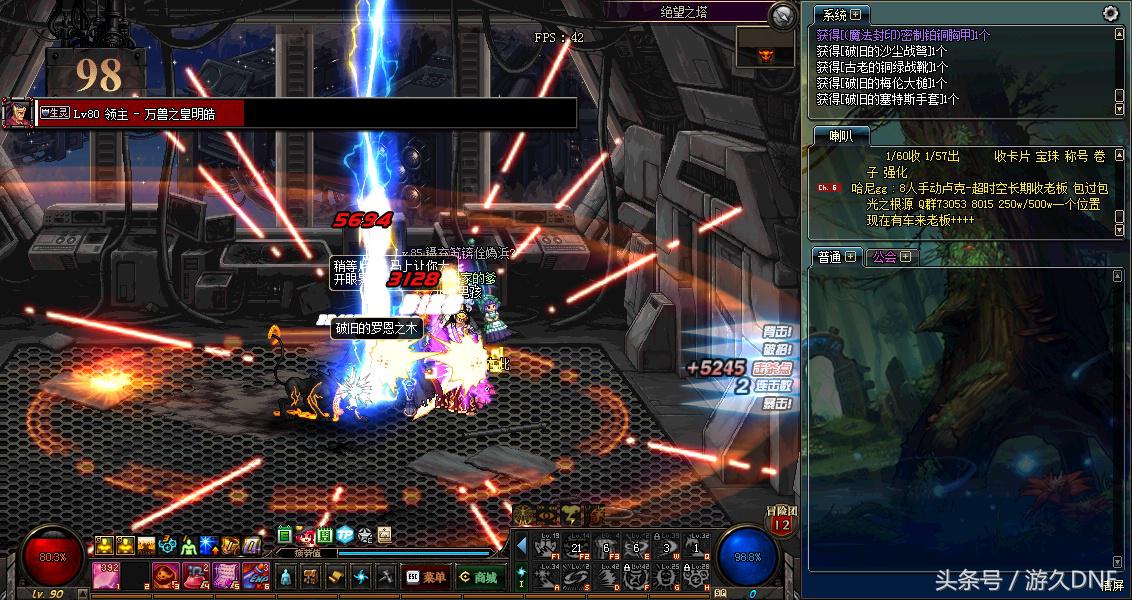Click the red demon face minimap room

click(766, 51)
